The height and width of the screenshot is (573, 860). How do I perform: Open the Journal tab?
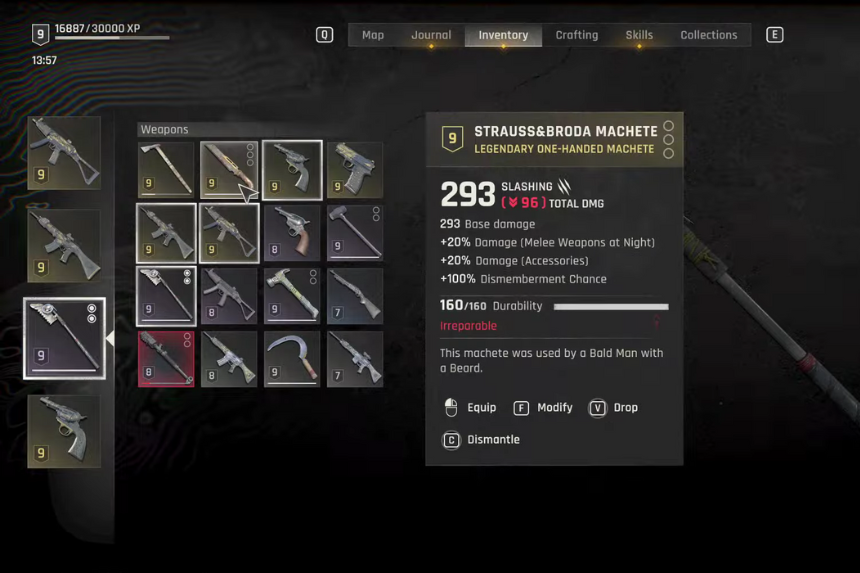pyautogui.click(x=431, y=35)
